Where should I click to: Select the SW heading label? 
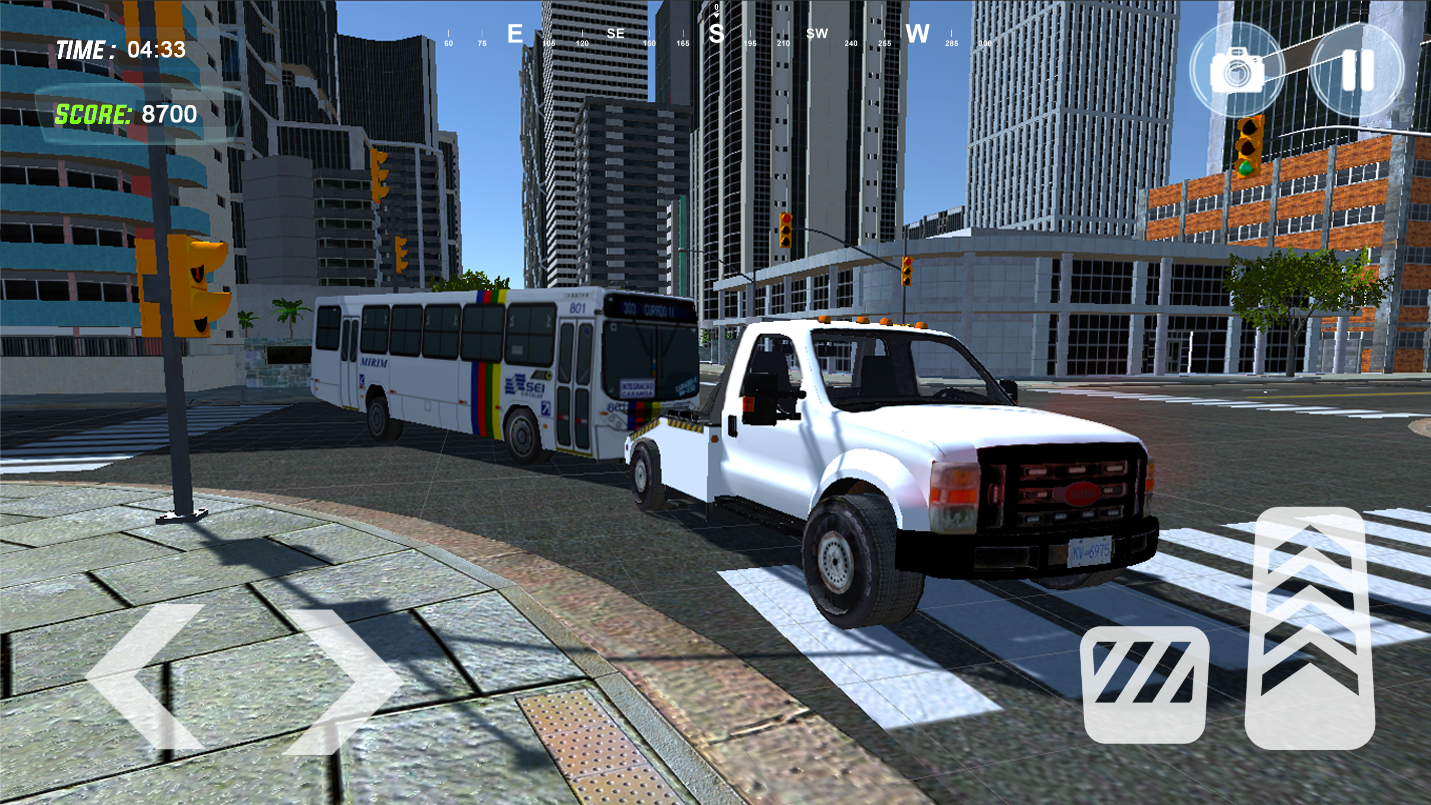pyautogui.click(x=817, y=33)
